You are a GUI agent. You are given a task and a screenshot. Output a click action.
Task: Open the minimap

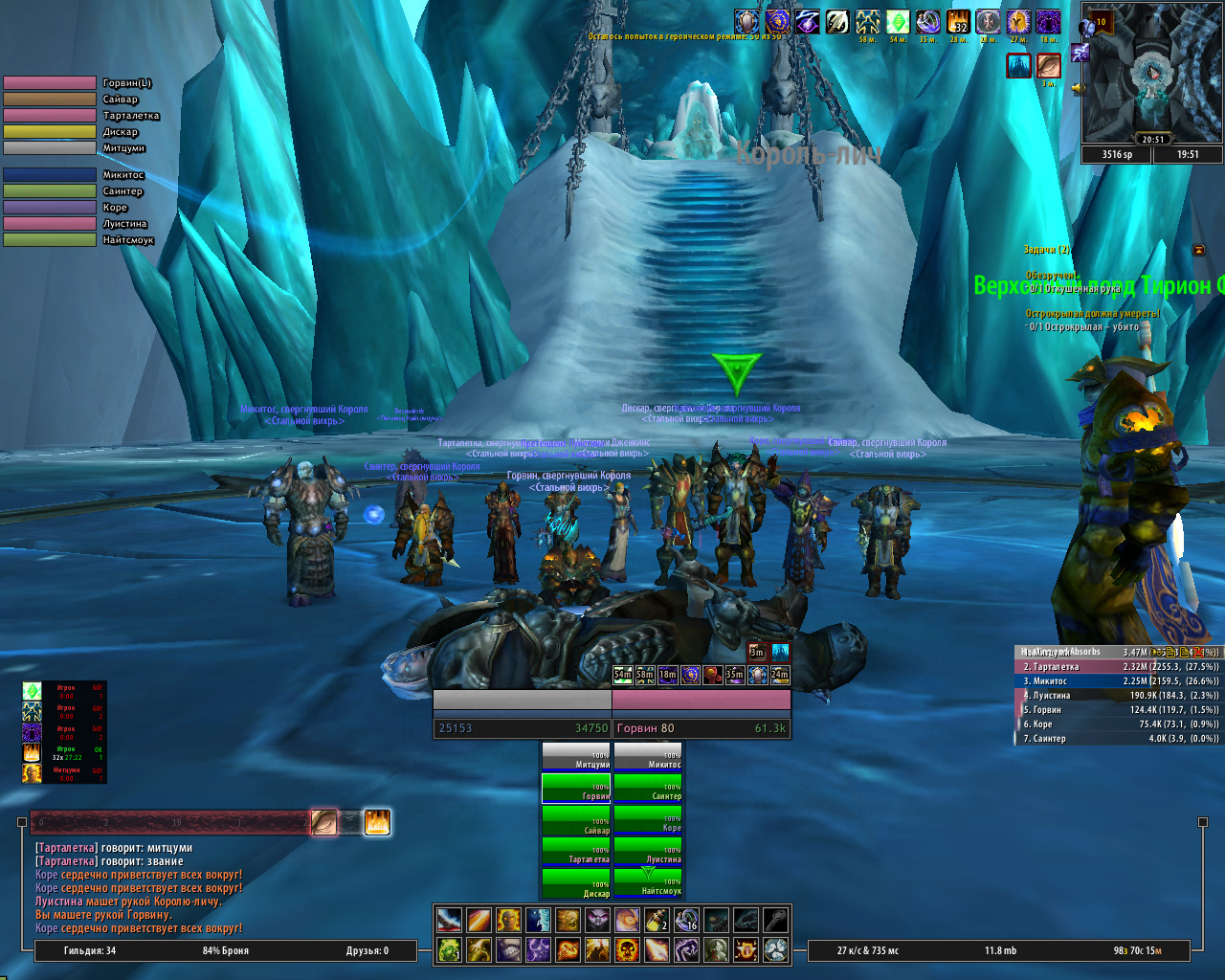1152,78
